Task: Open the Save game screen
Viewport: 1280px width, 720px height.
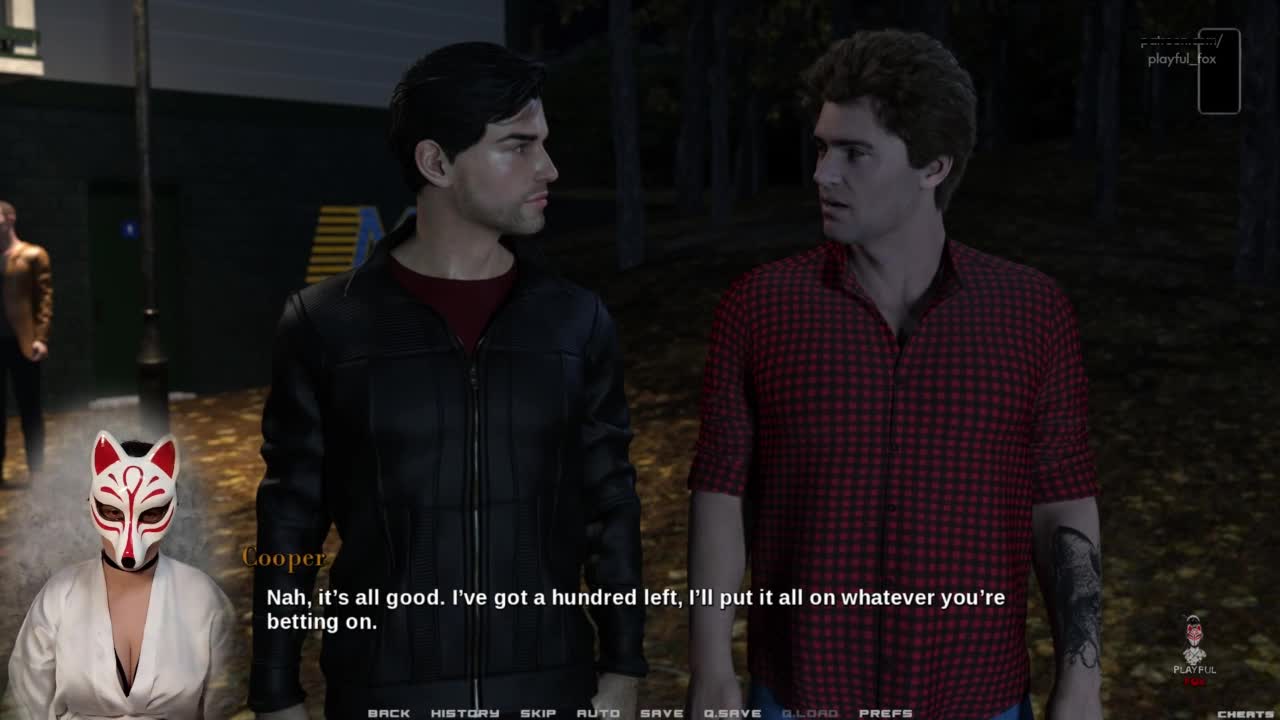Action: pos(662,713)
